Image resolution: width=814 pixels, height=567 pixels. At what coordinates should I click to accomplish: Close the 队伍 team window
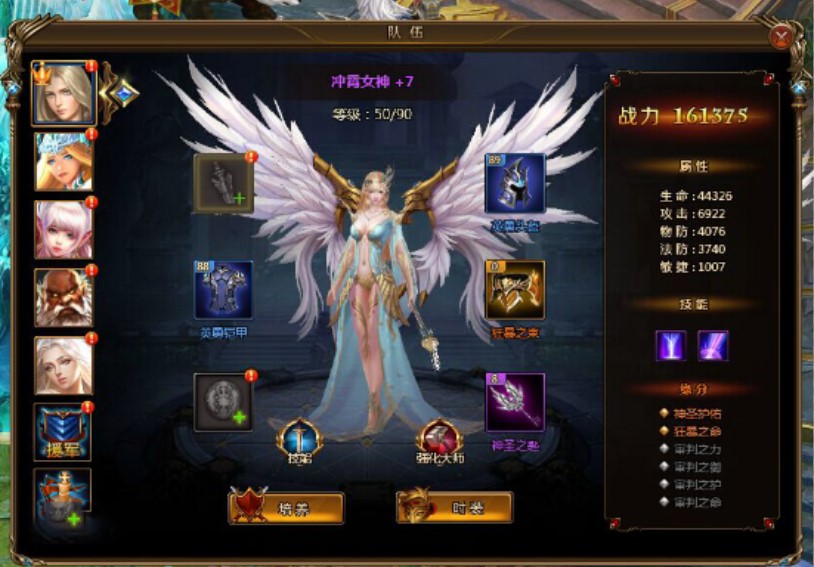click(782, 36)
